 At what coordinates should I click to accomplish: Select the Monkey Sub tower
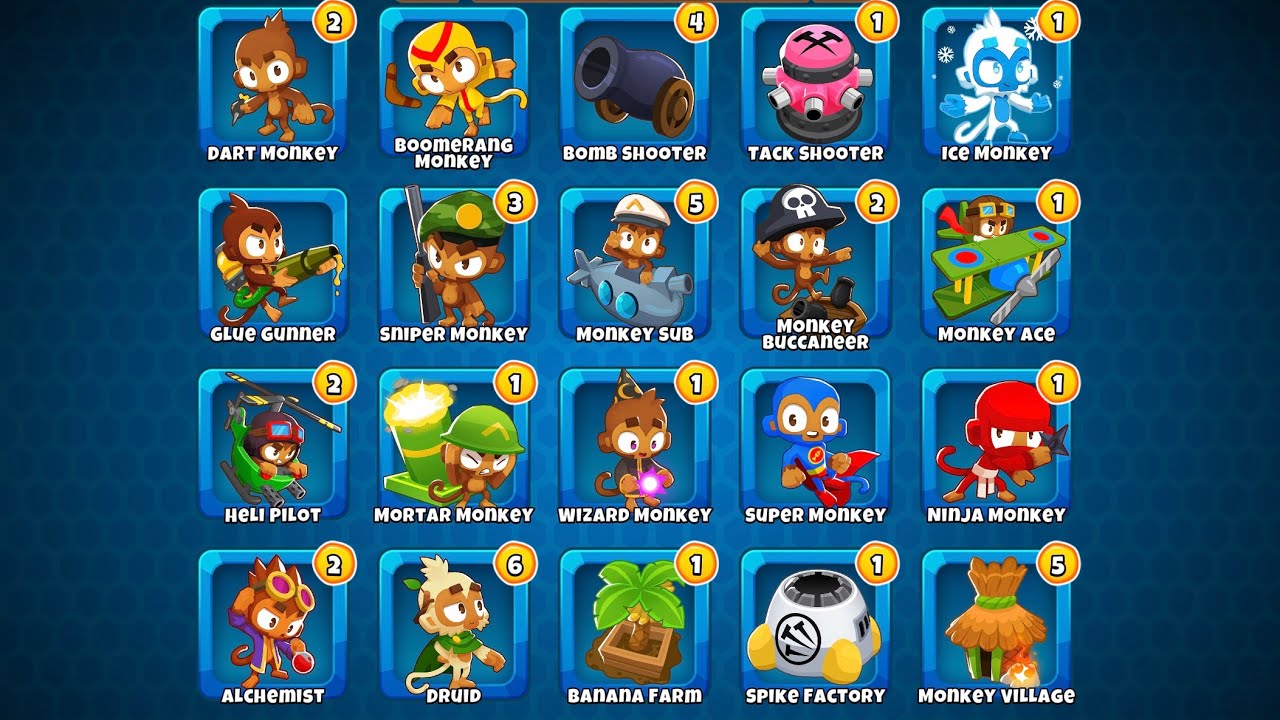(x=634, y=263)
